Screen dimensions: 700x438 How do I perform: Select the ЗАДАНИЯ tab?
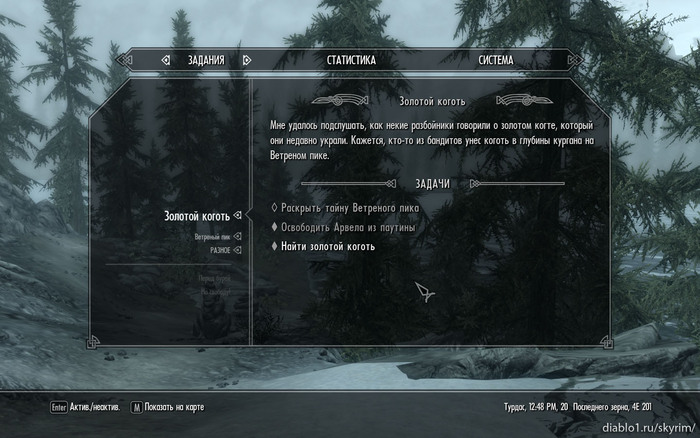coord(206,60)
